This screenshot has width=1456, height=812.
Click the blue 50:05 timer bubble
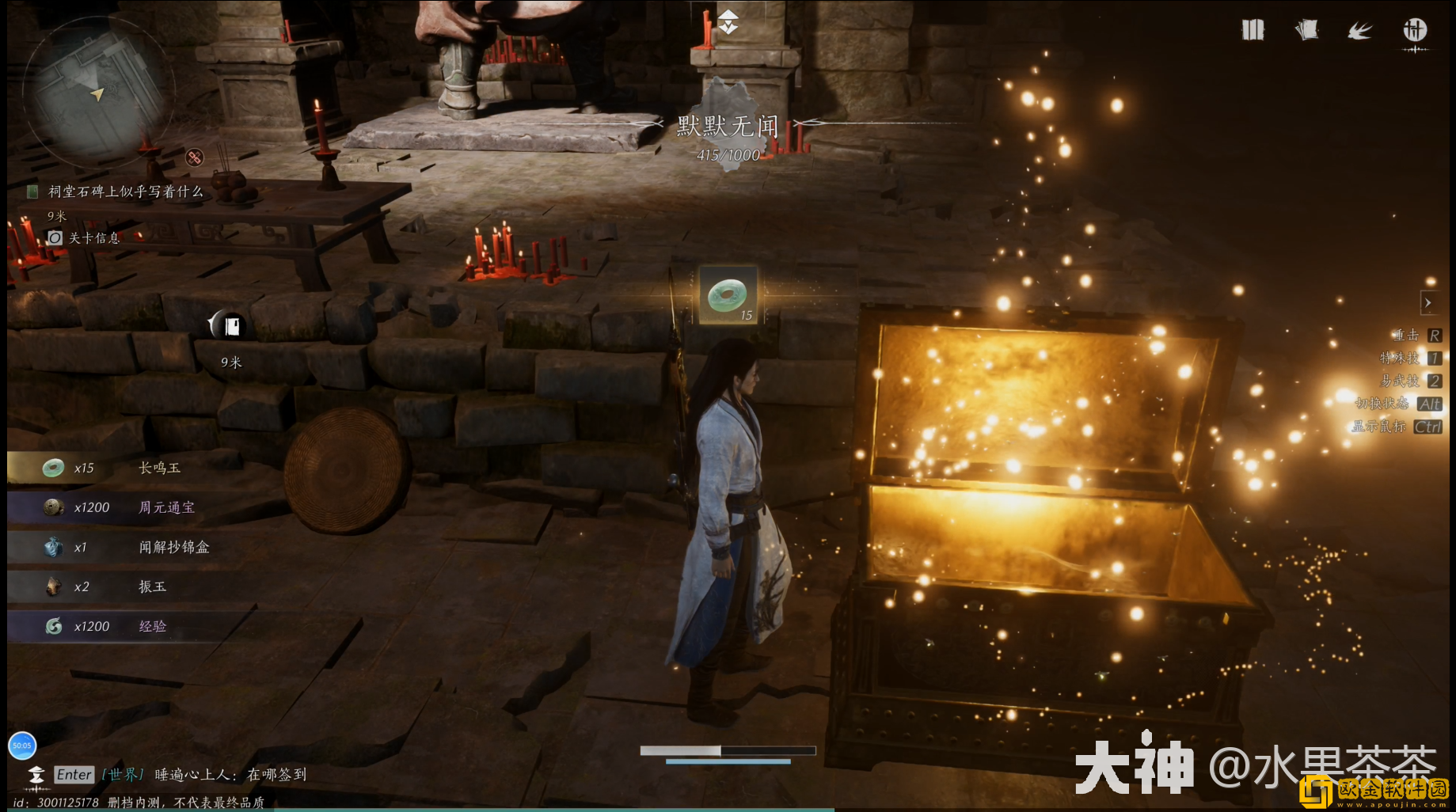tap(22, 745)
